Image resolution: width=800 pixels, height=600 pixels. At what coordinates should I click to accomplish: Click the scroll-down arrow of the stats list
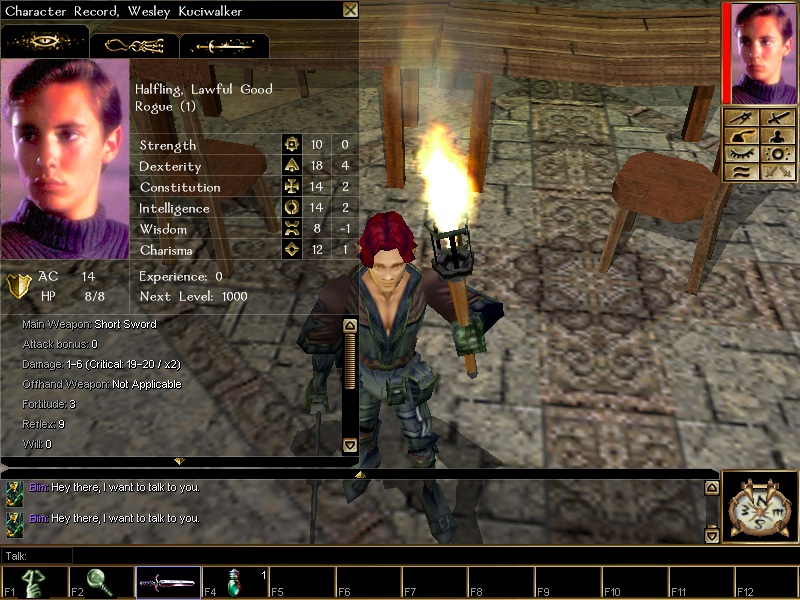point(350,445)
